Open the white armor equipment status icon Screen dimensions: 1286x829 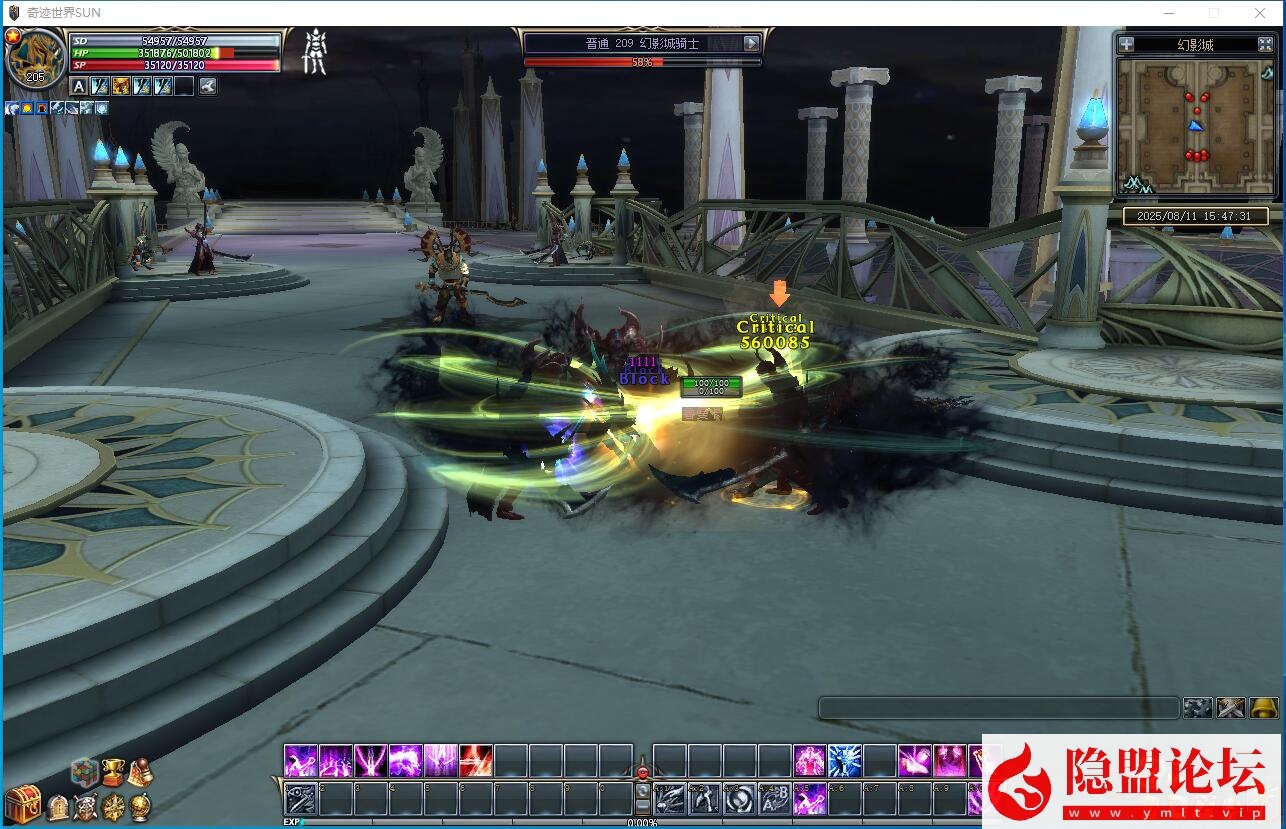[x=315, y=52]
